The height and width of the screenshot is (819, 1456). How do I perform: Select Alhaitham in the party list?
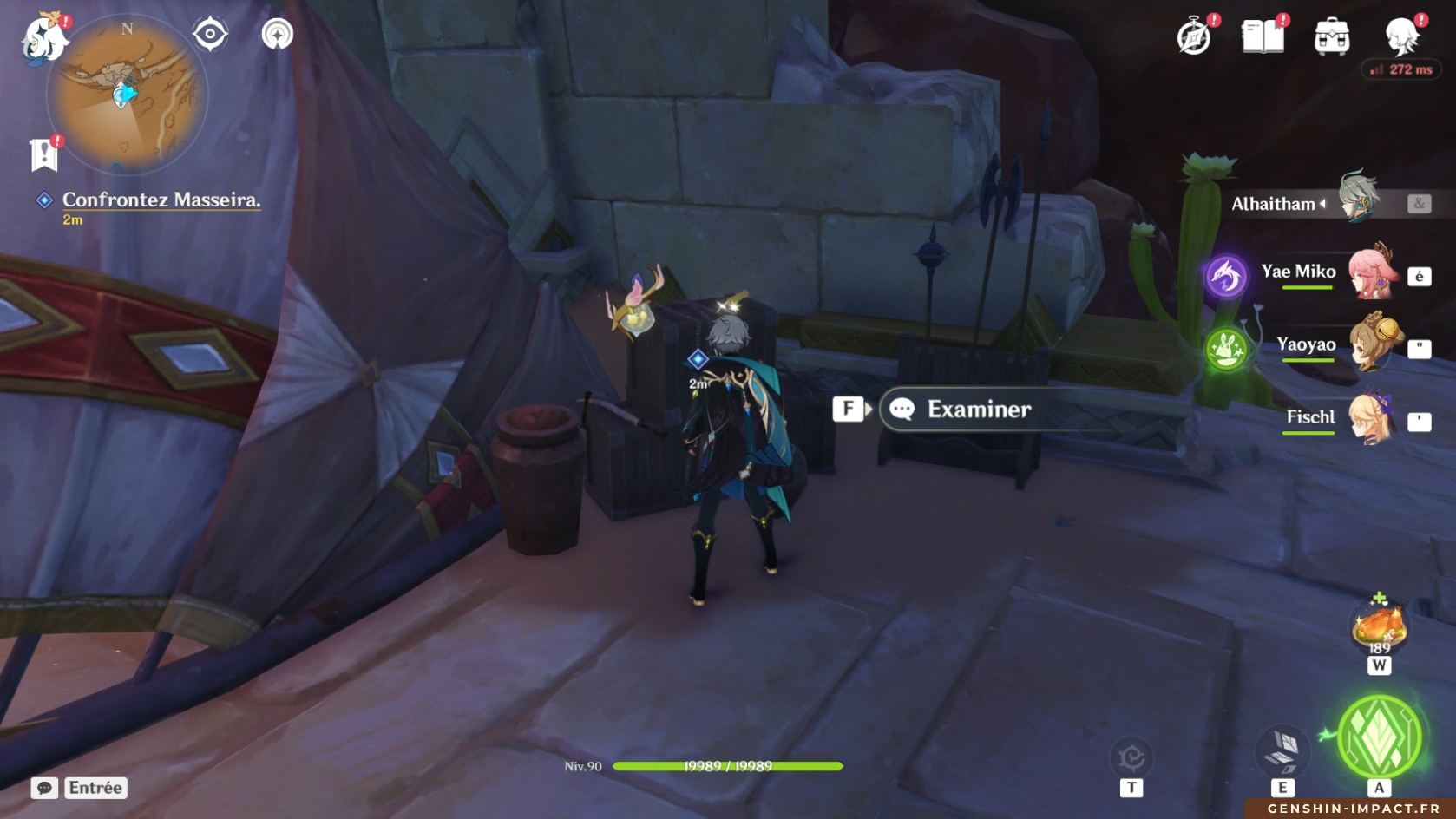(1302, 204)
